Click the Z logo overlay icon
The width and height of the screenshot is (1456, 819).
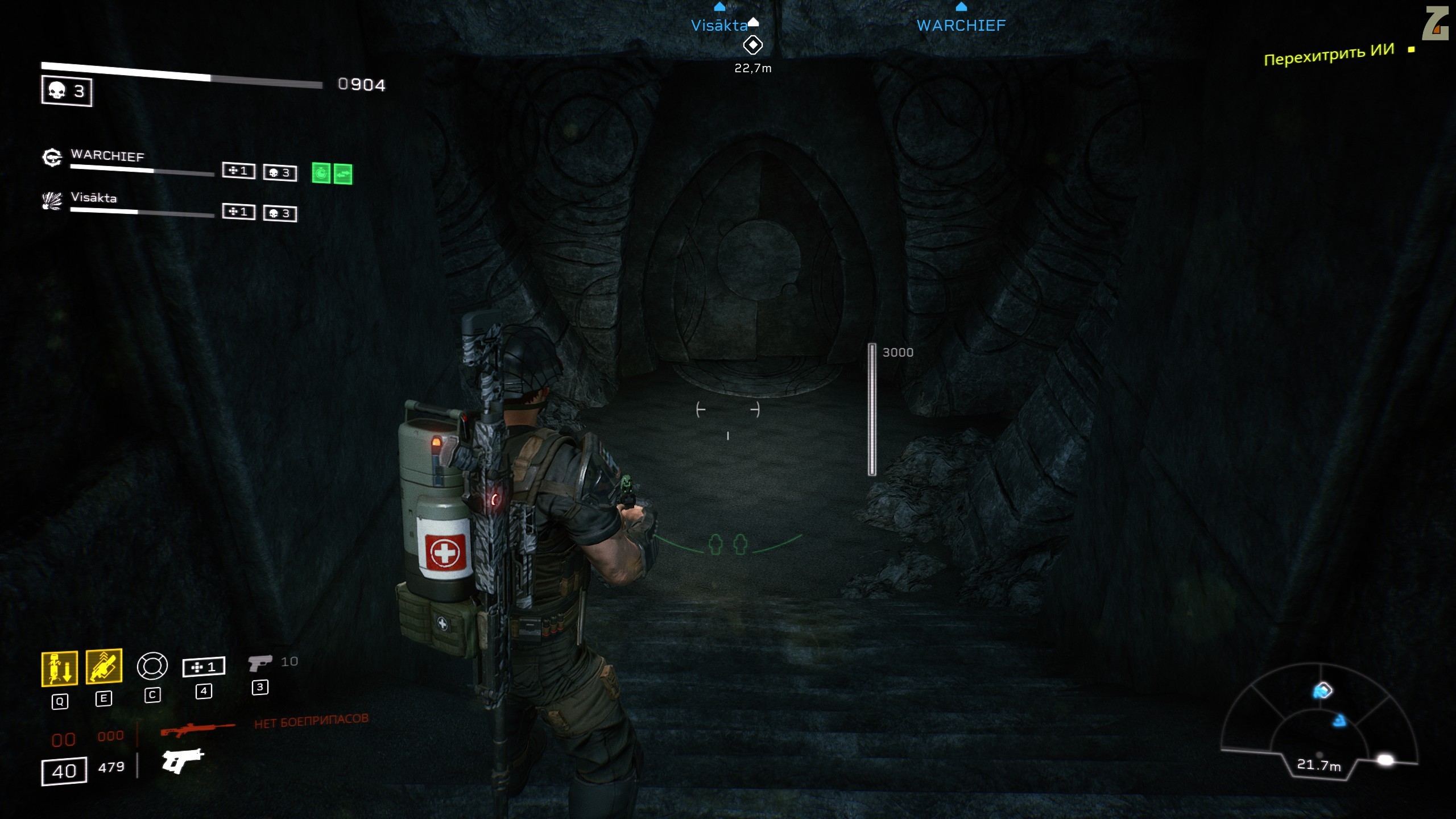tap(1434, 24)
